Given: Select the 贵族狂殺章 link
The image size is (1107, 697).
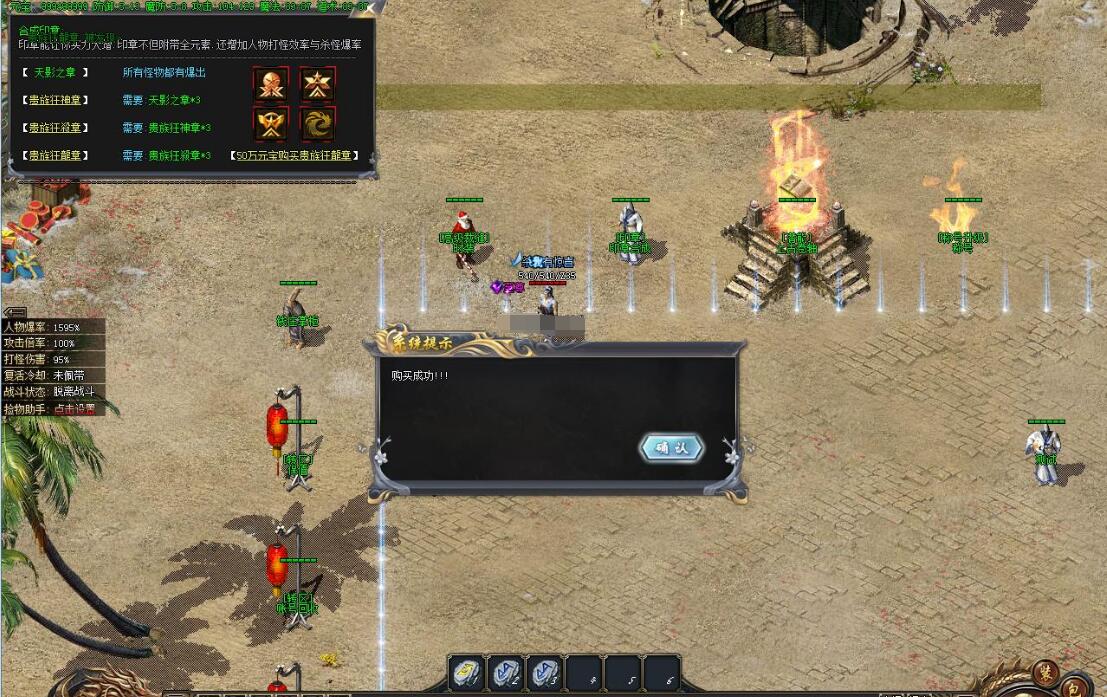Looking at the screenshot, I should pos(57,128).
